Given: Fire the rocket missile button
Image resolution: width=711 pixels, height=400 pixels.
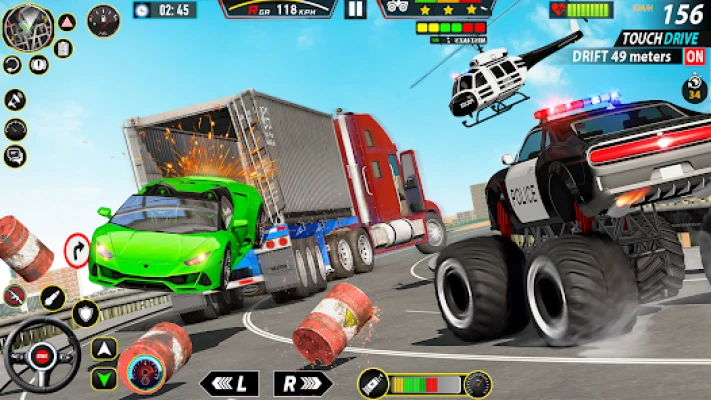Looking at the screenshot, I should [52, 297].
